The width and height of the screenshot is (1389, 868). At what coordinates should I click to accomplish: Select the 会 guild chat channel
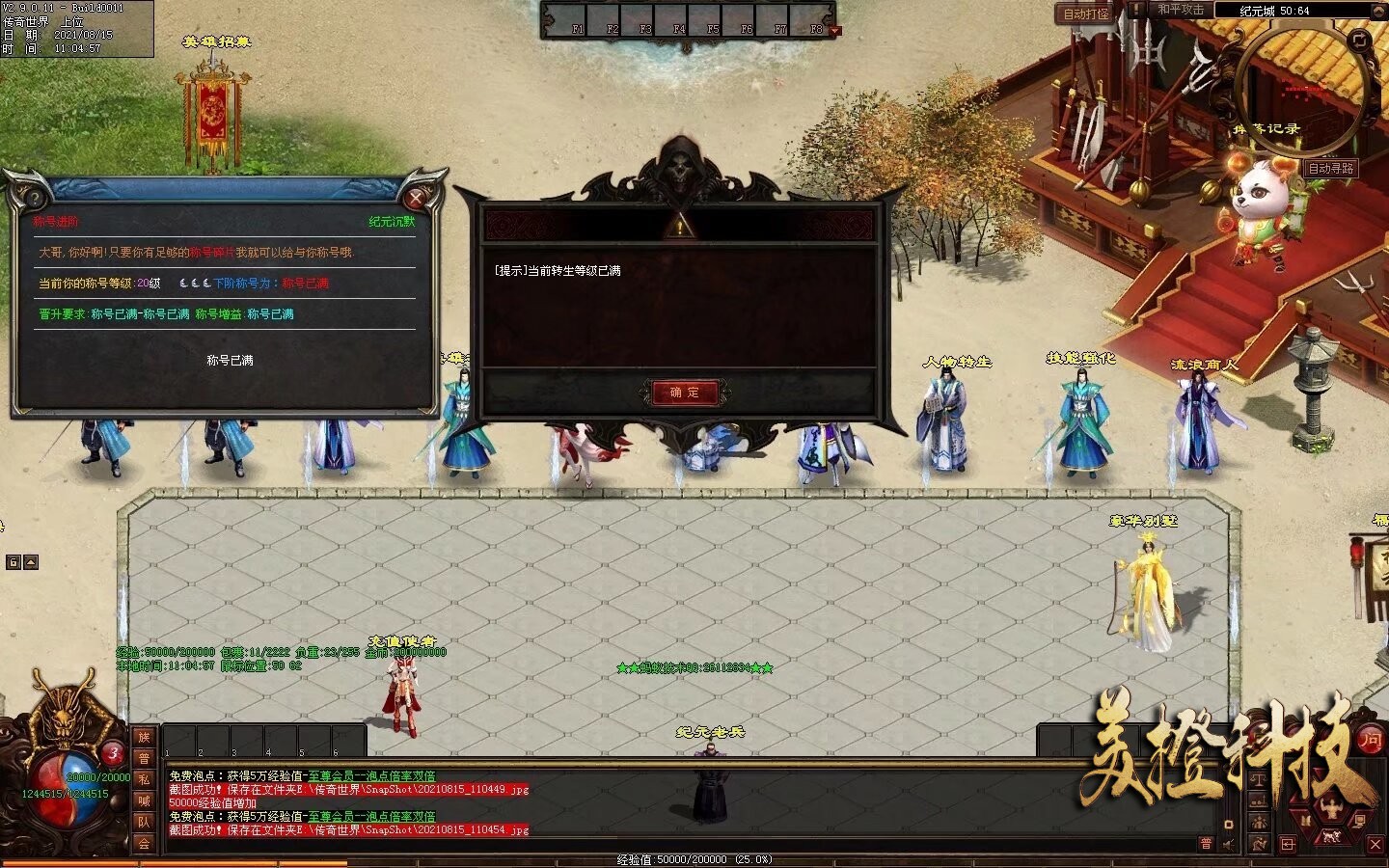(x=144, y=844)
